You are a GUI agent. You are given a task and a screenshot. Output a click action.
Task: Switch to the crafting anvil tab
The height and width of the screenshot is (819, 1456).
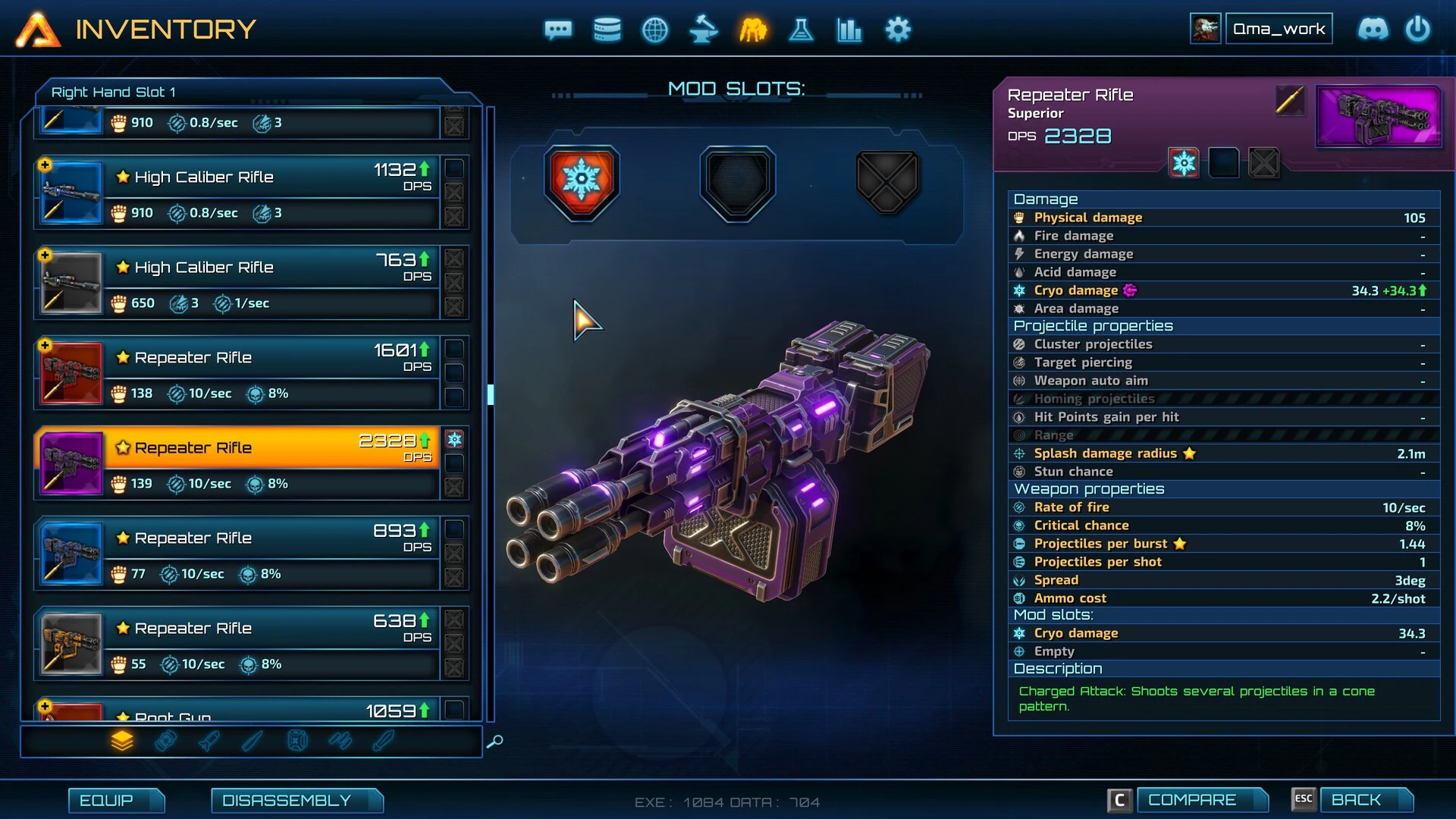[704, 30]
